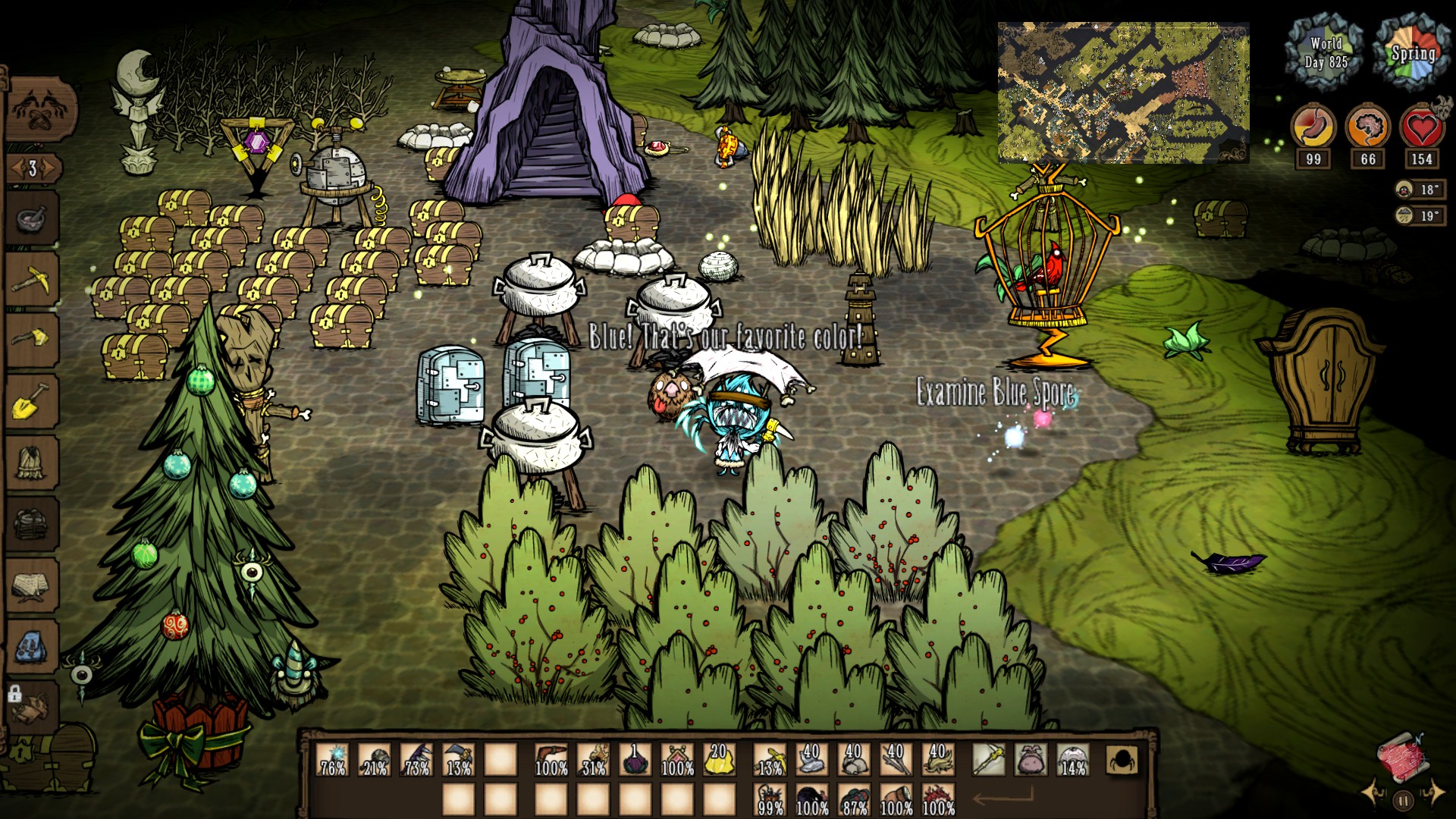Choose the mortar and pestle pinned recipe

tap(33, 219)
